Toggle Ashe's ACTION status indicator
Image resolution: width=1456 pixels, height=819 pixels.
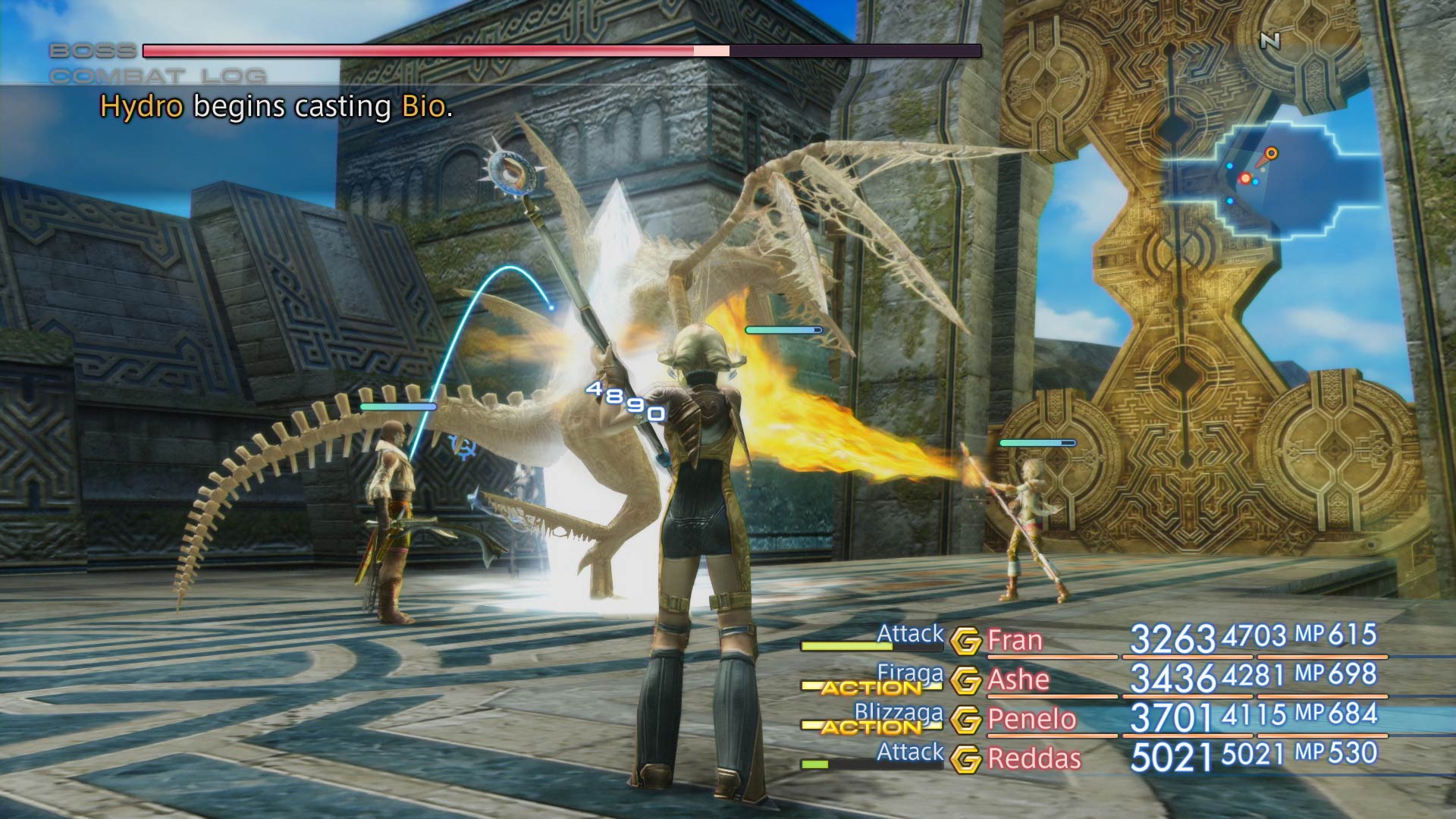point(871,688)
